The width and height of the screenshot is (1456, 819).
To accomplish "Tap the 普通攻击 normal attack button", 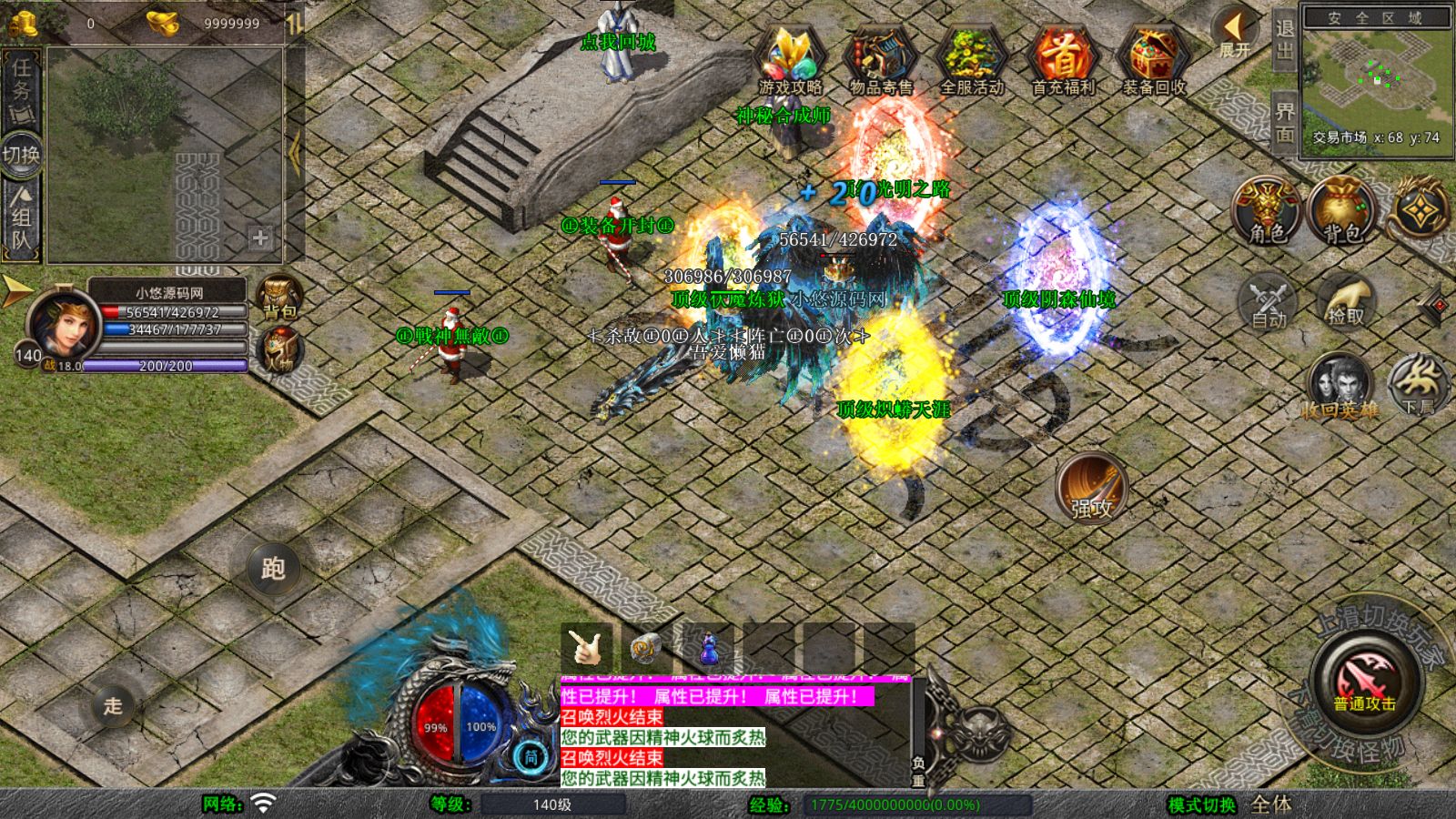I will (1364, 681).
